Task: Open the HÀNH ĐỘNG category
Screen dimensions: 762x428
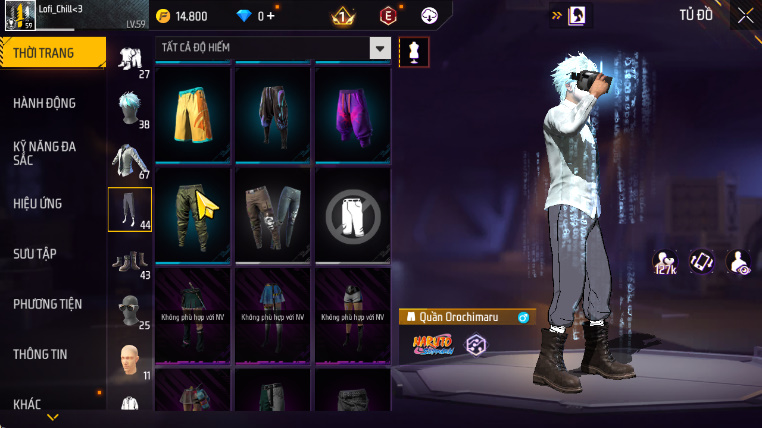Action: pos(45,103)
